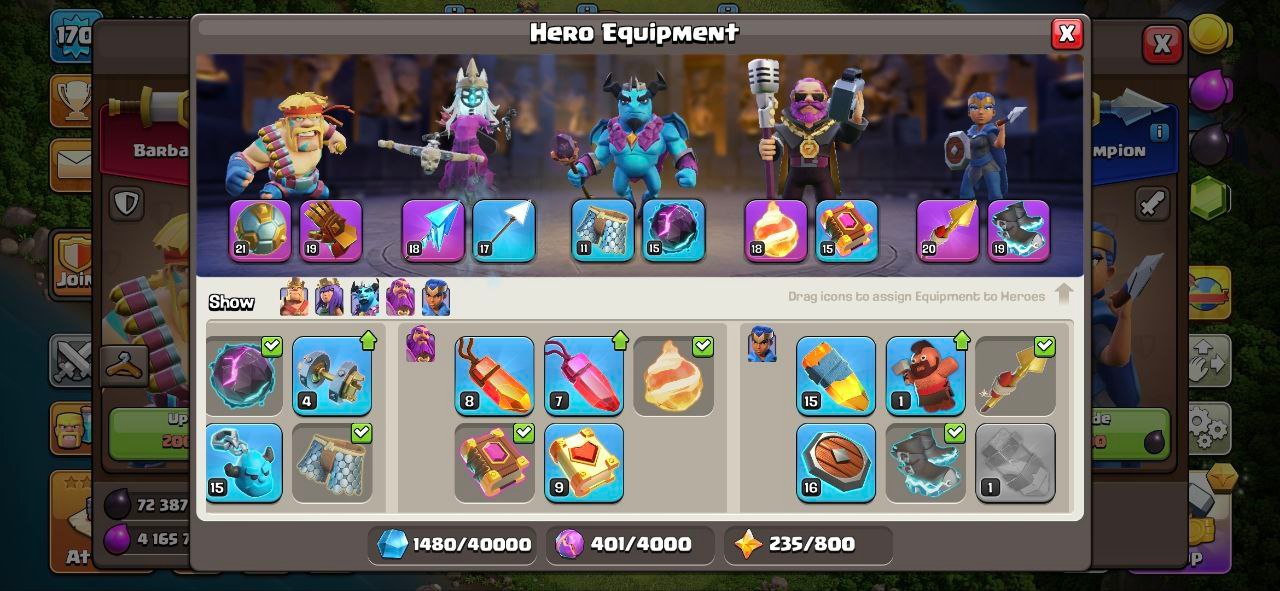Select the level 8 orange gem equipment

point(494,376)
